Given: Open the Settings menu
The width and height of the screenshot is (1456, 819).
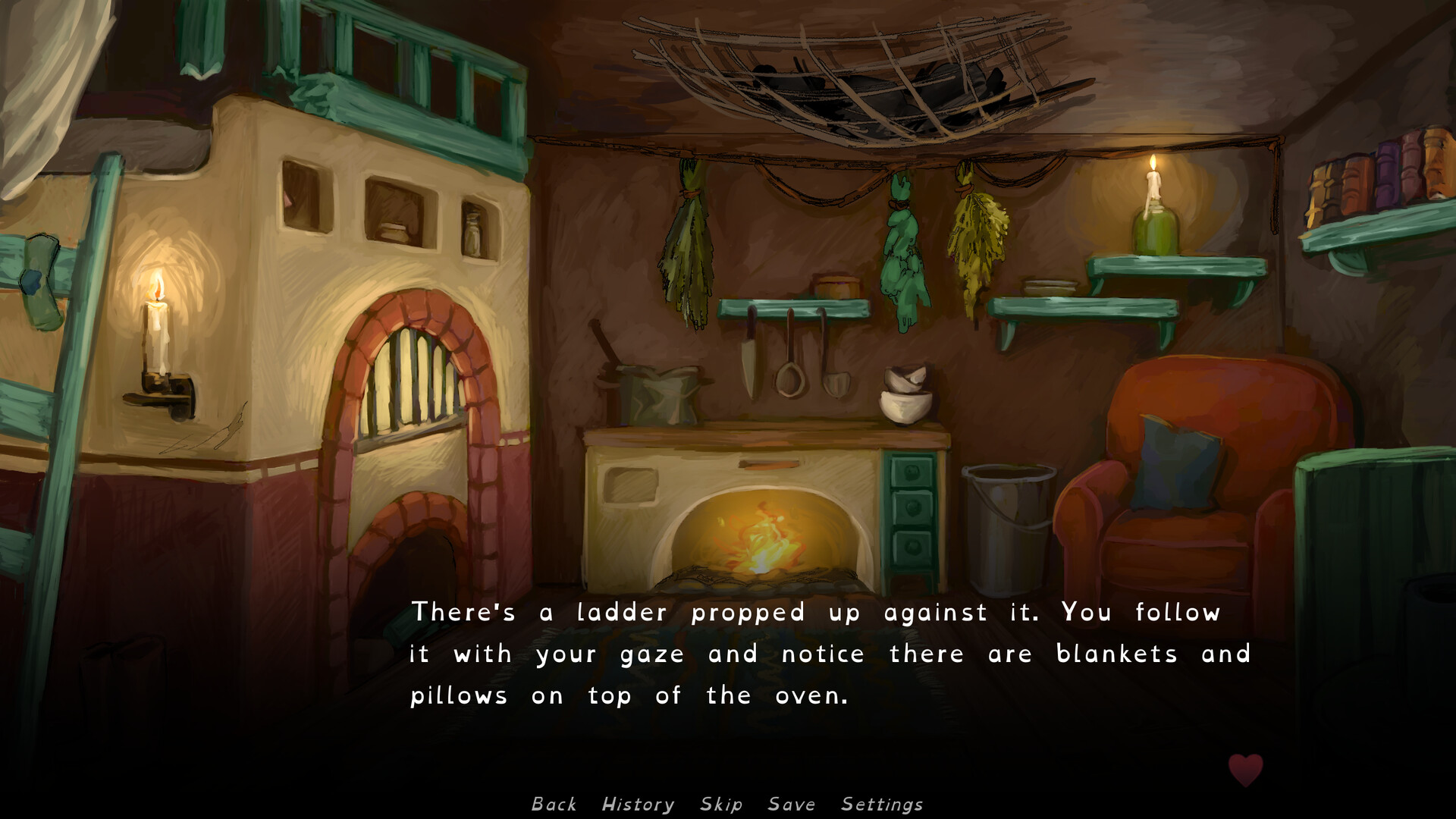Looking at the screenshot, I should (881, 804).
